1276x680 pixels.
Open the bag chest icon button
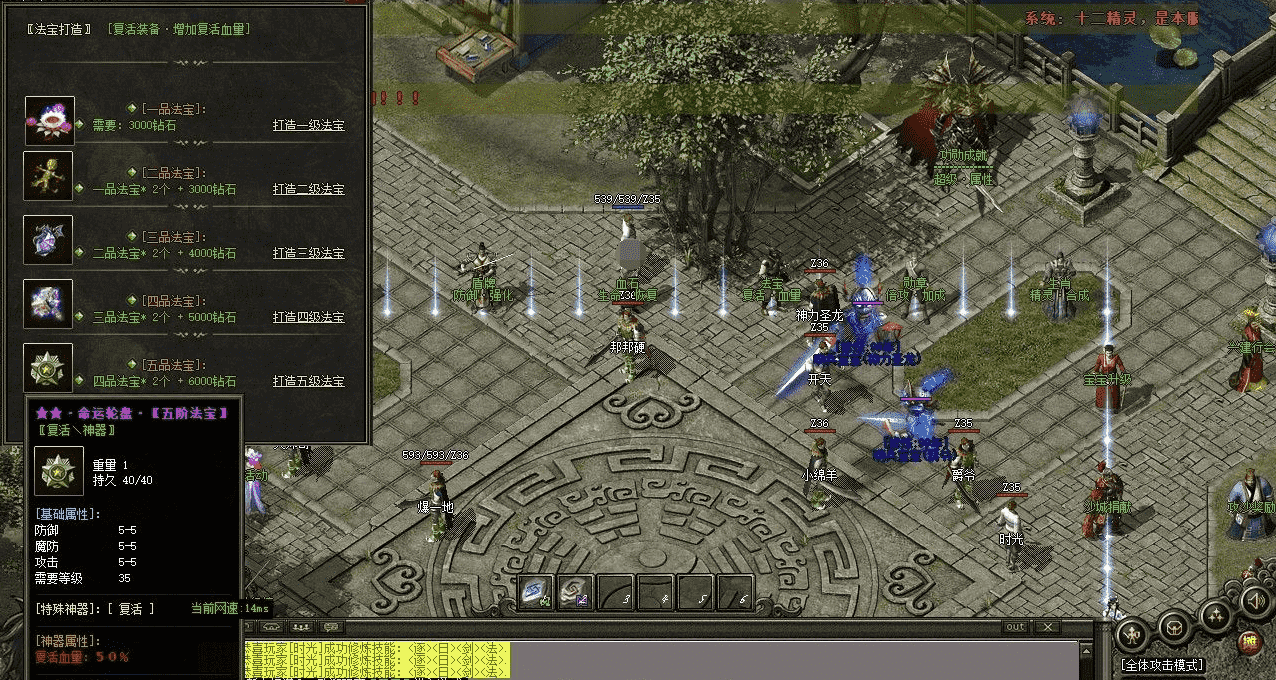pos(1173,628)
